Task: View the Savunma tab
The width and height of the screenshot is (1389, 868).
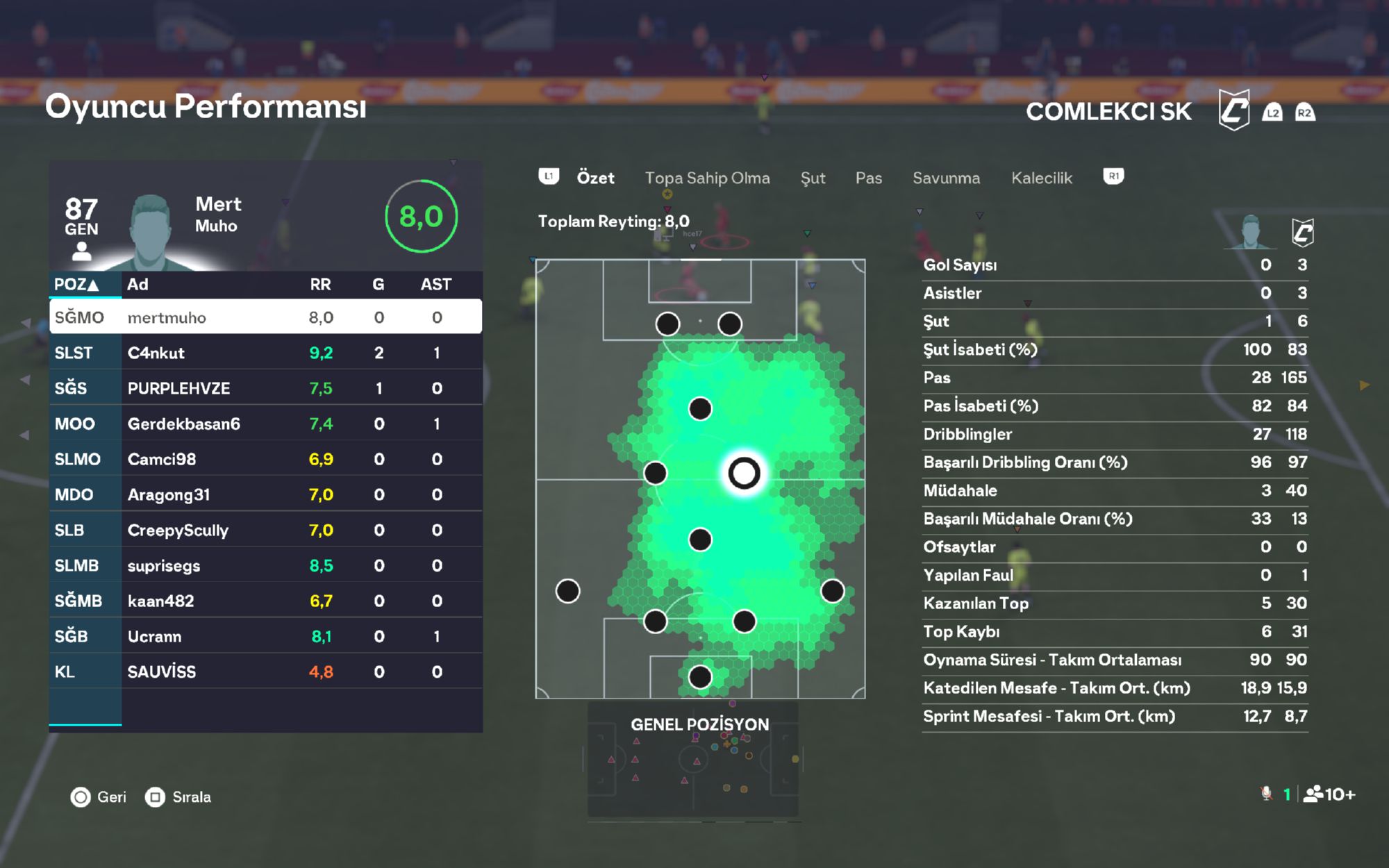Action: (x=946, y=178)
